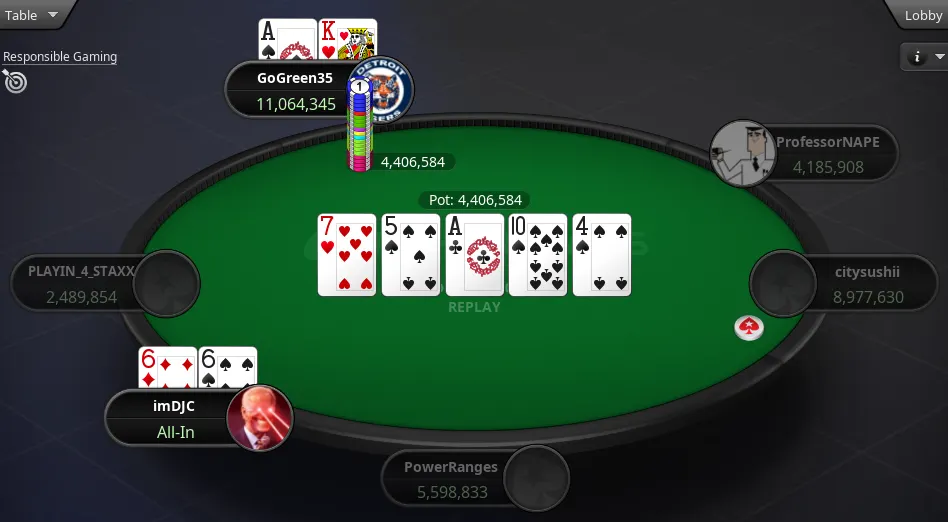Open the Table dropdown menu
This screenshot has height=522, width=948.
(33, 15)
